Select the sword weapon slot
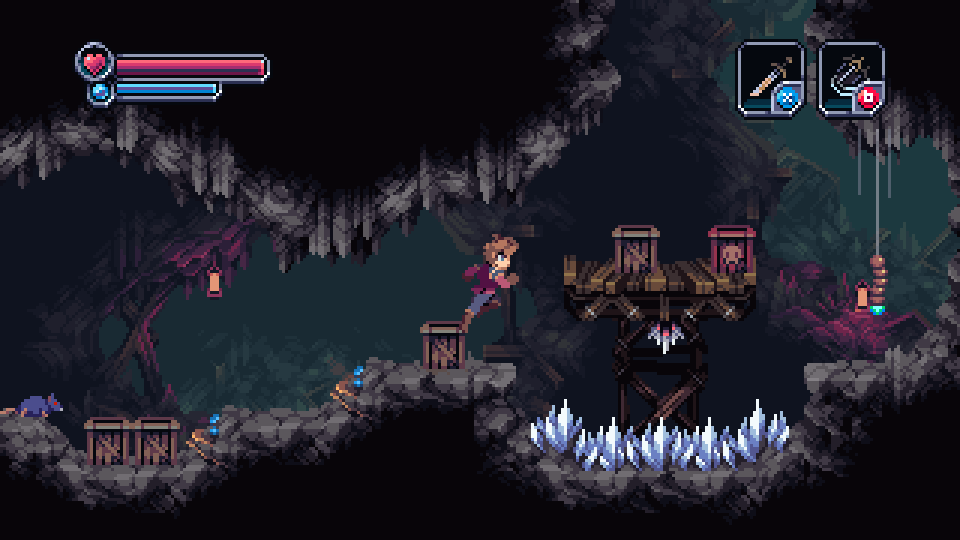Viewport: 960px width, 540px height. [770, 76]
